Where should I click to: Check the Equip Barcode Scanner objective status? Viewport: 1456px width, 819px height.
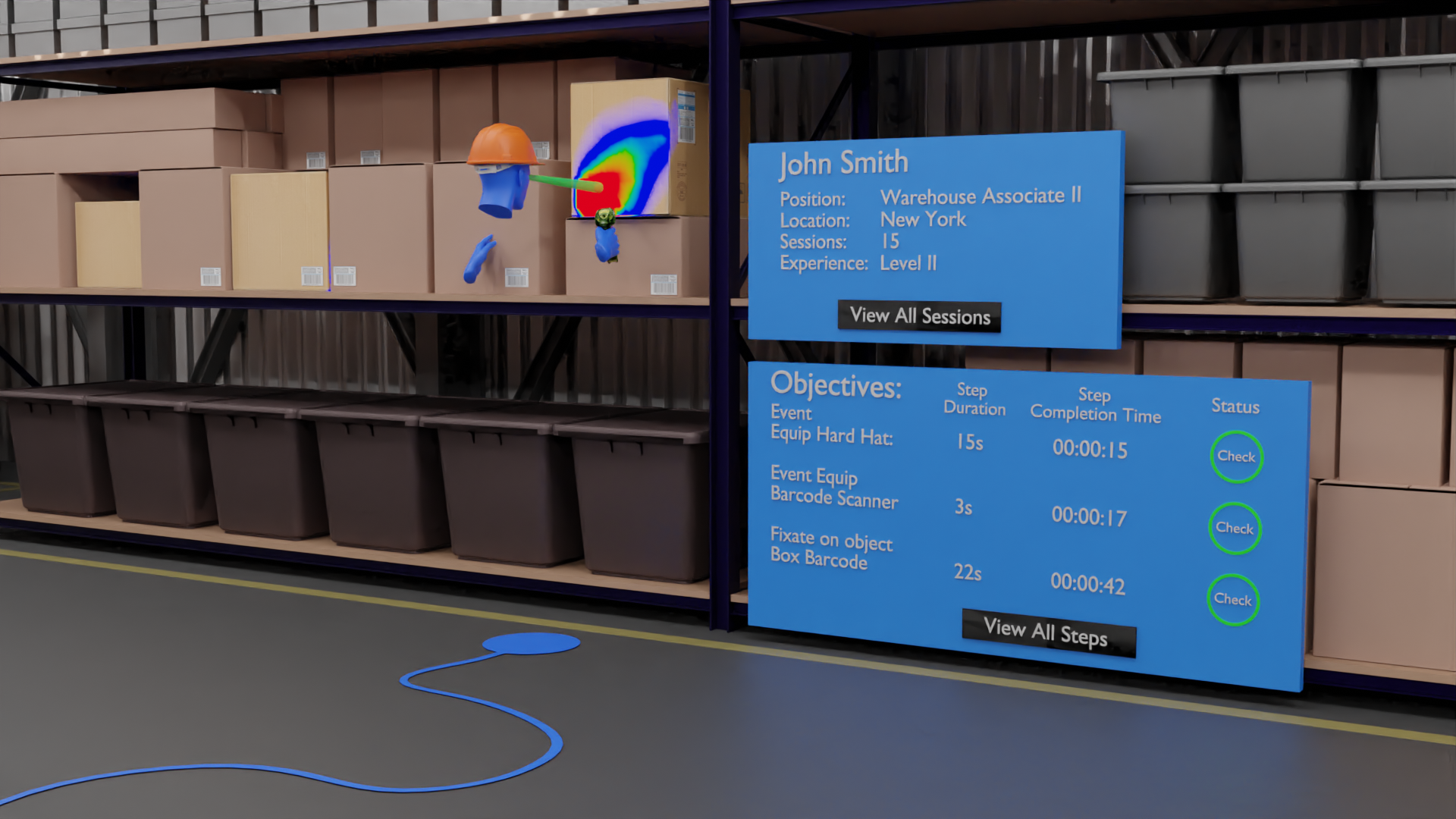pos(1235,529)
